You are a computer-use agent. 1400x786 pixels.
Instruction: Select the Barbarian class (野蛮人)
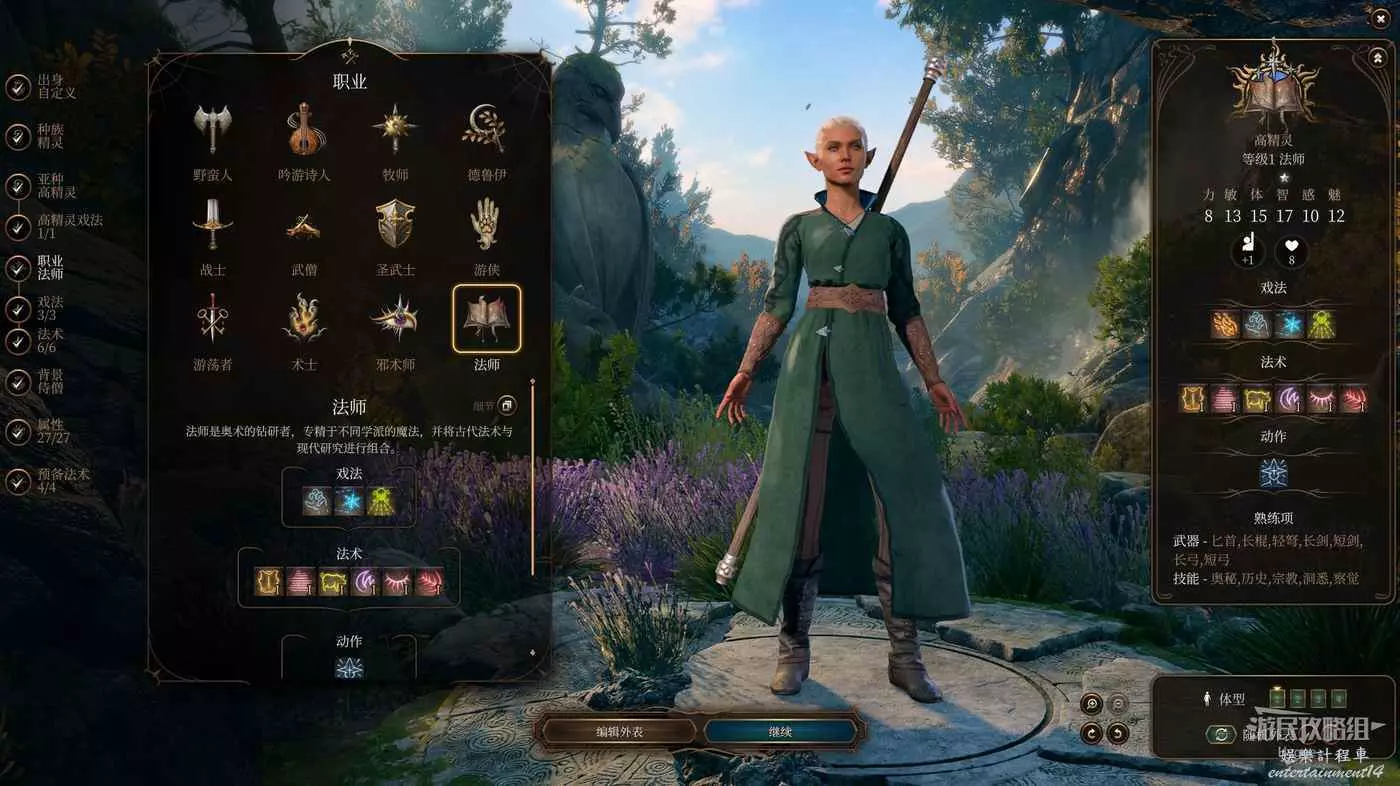[x=212, y=131]
